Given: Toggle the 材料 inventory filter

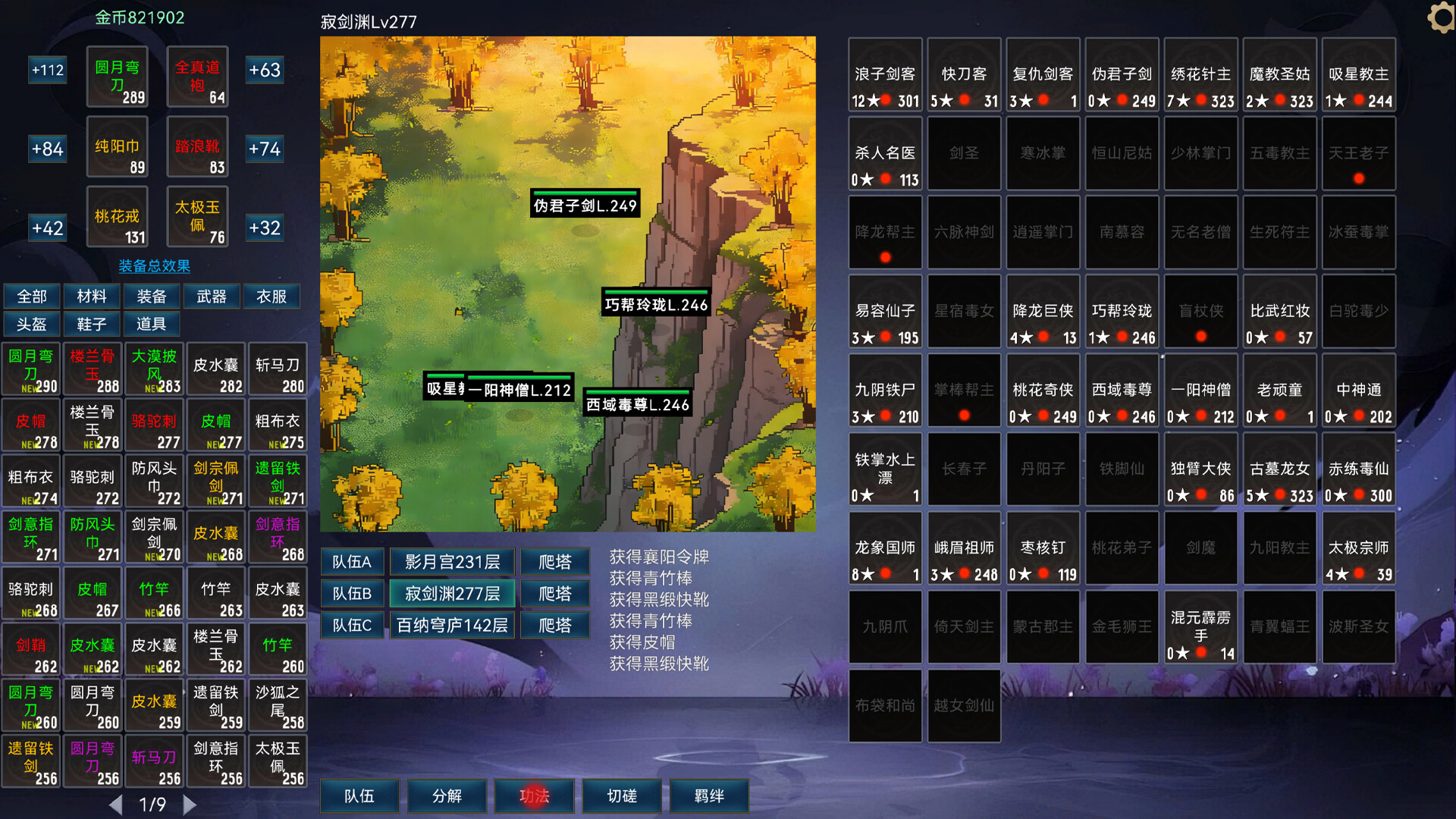Looking at the screenshot, I should 91,297.
